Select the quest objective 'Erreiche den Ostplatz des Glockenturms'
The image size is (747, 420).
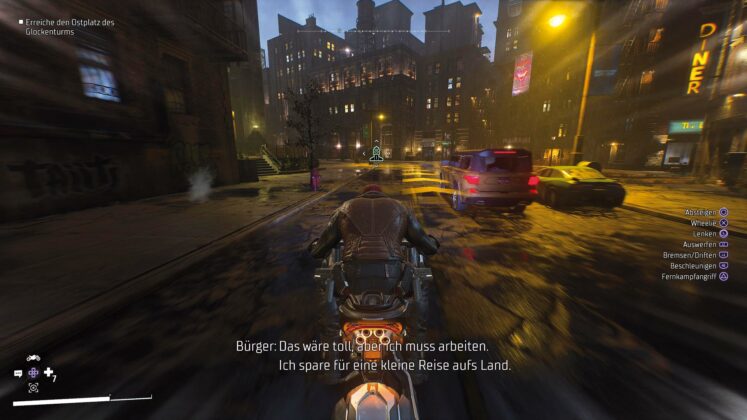pyautogui.click(x=68, y=27)
